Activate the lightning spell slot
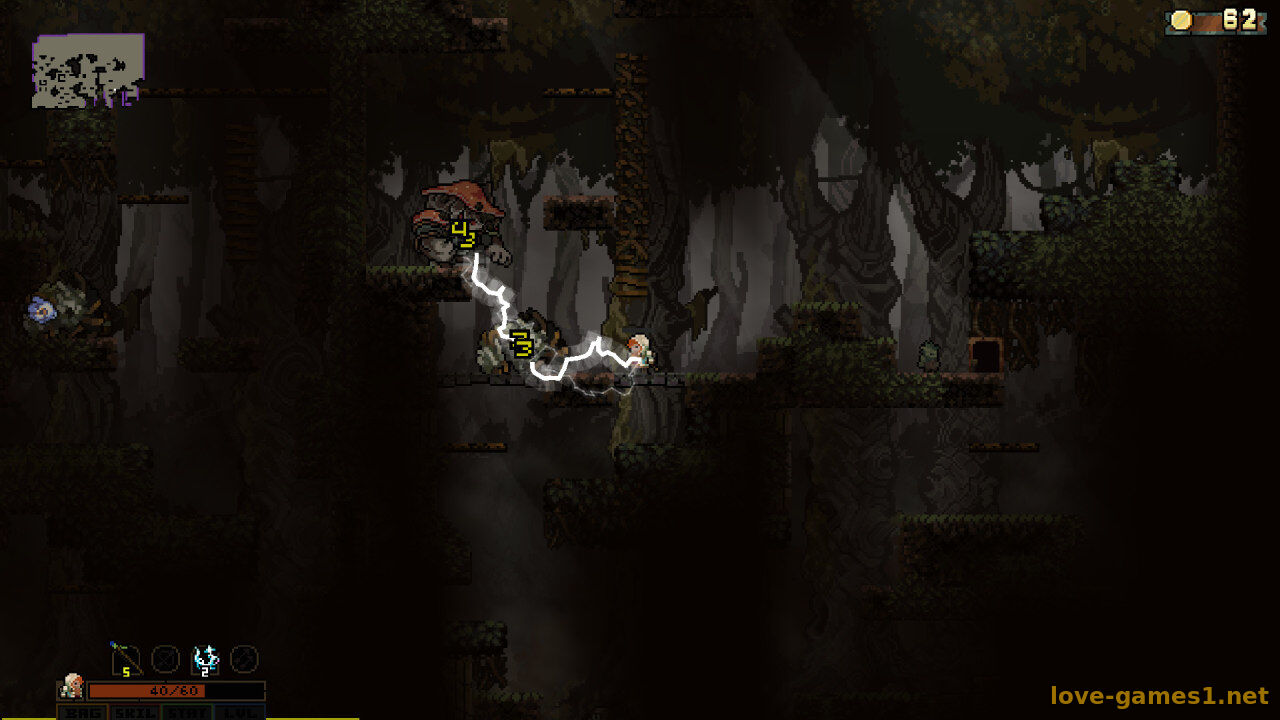 click(x=205, y=659)
